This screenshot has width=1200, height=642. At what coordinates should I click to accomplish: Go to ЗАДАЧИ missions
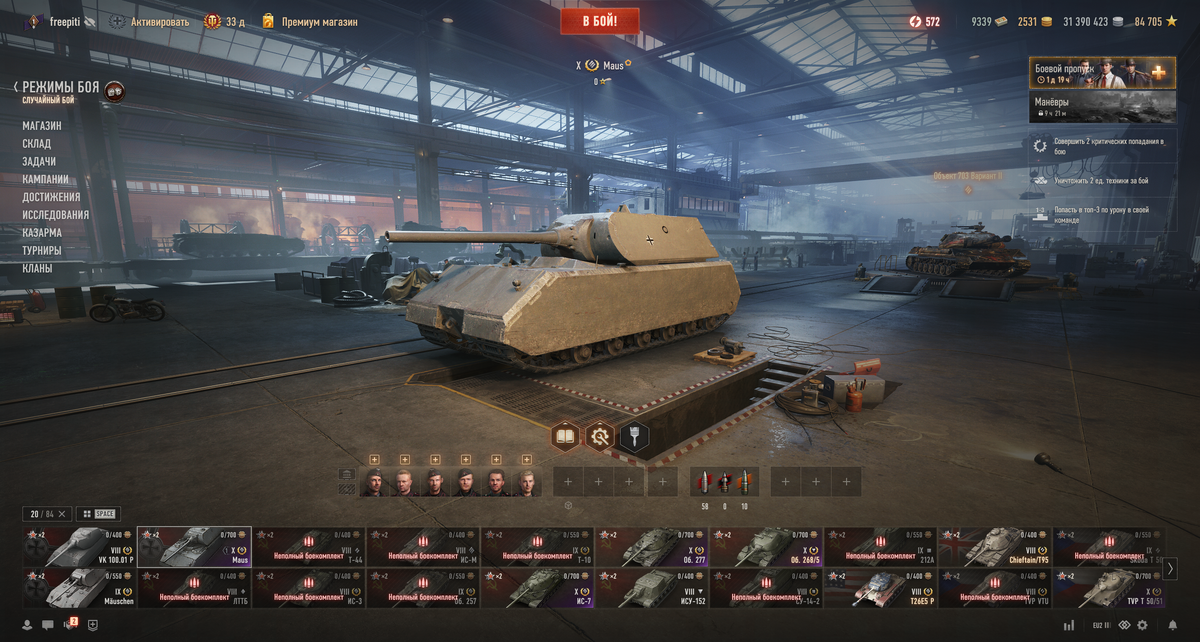pos(39,162)
